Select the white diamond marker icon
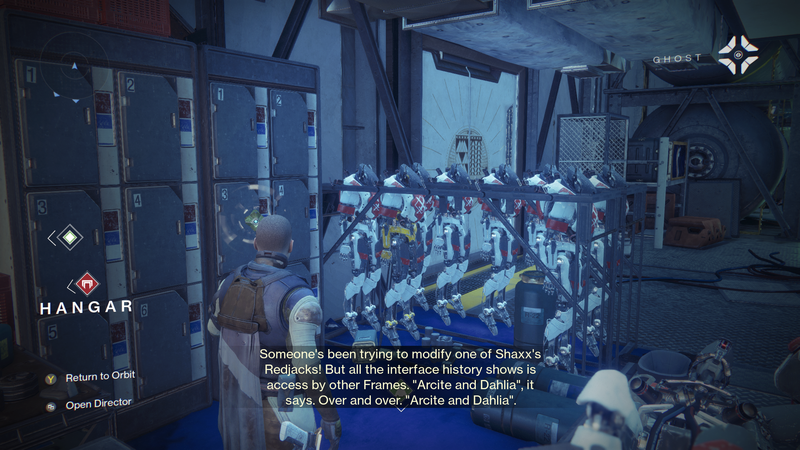This screenshot has width=800, height=450. tap(69, 238)
